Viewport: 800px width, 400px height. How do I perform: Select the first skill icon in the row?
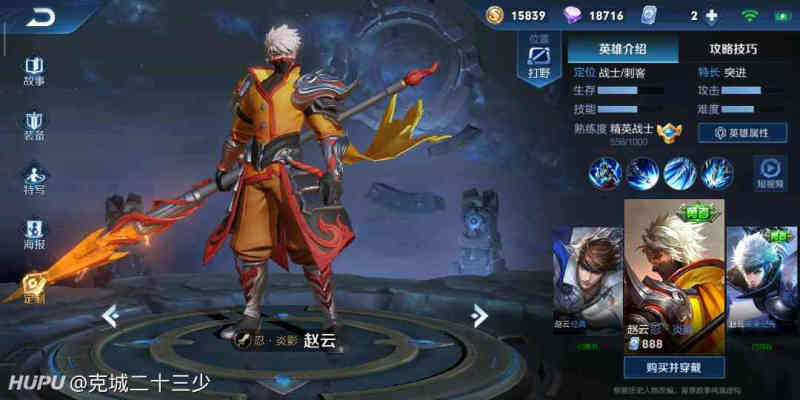click(605, 172)
